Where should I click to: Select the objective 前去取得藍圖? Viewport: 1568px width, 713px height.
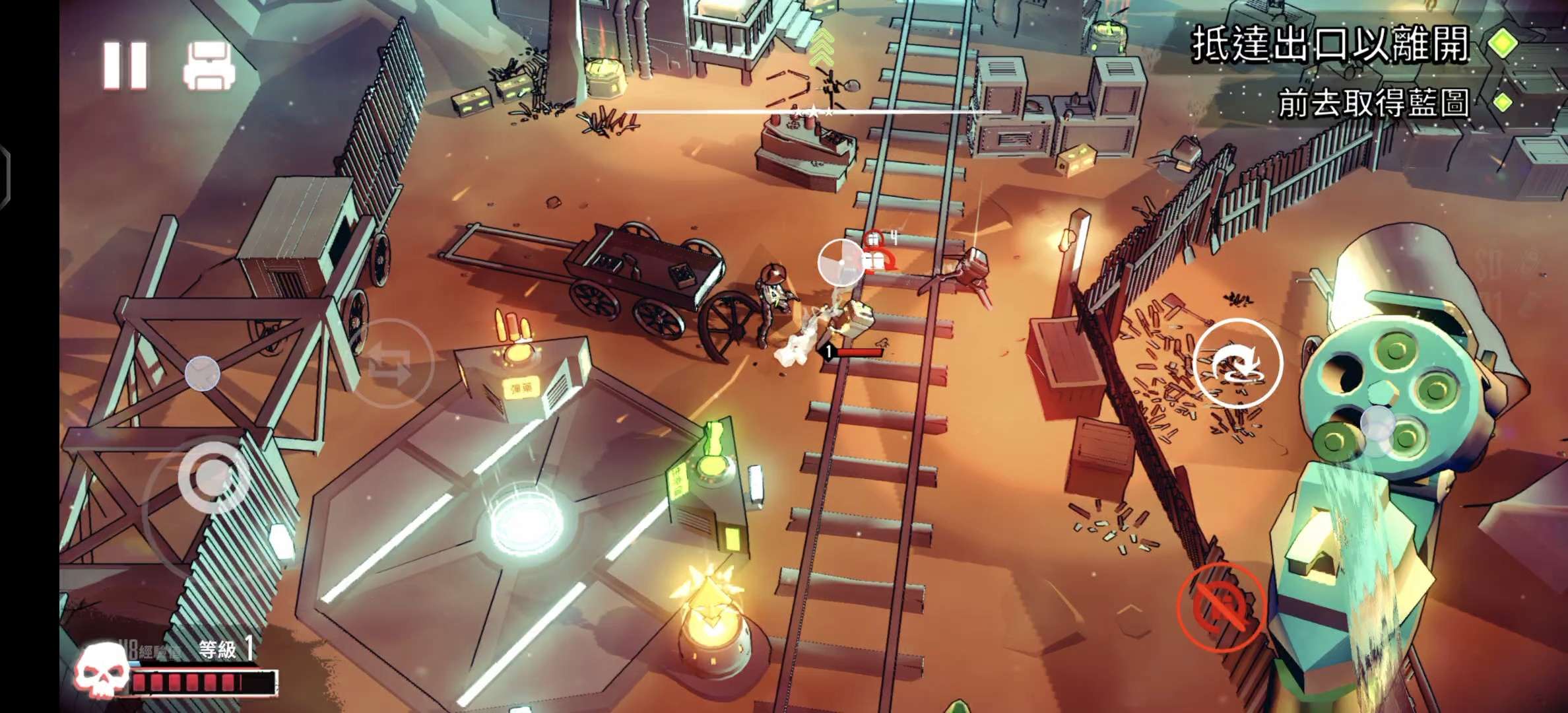click(x=1373, y=104)
